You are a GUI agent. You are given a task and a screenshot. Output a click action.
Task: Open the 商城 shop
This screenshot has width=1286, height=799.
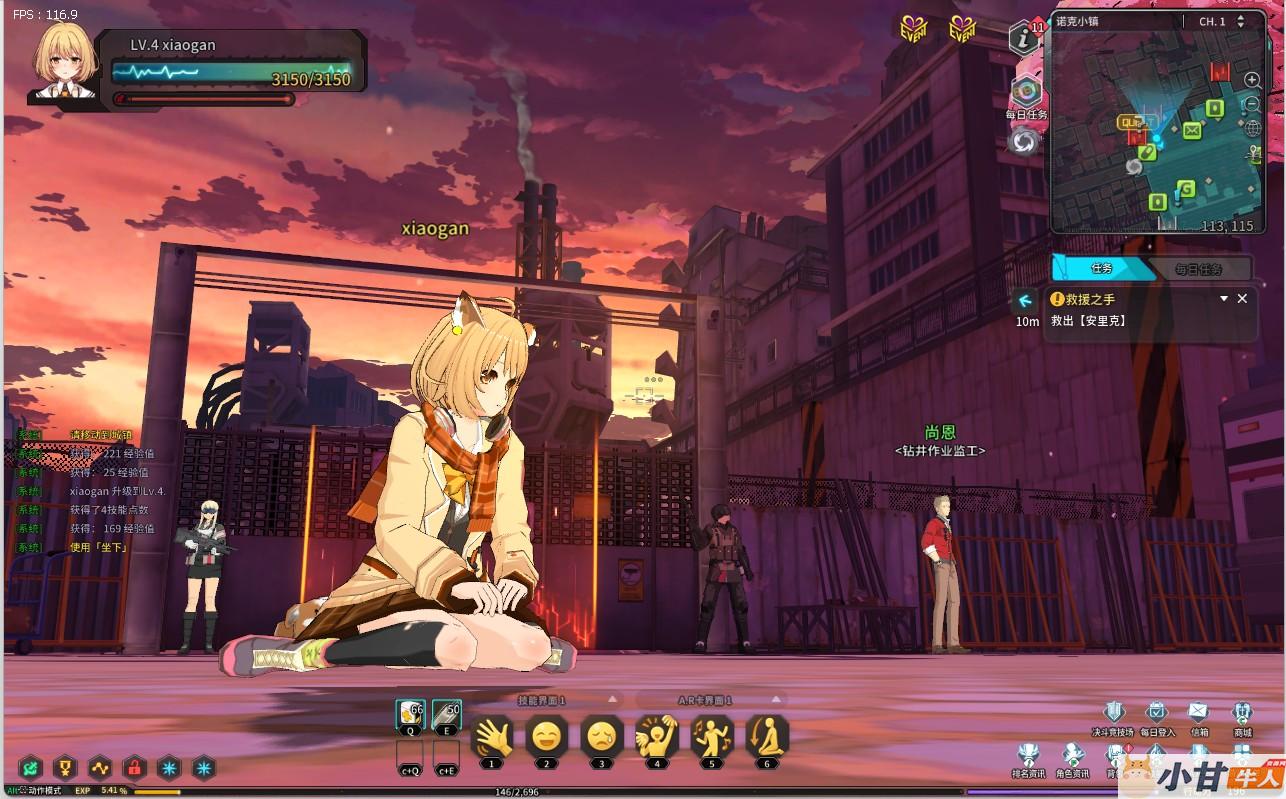[x=1242, y=712]
